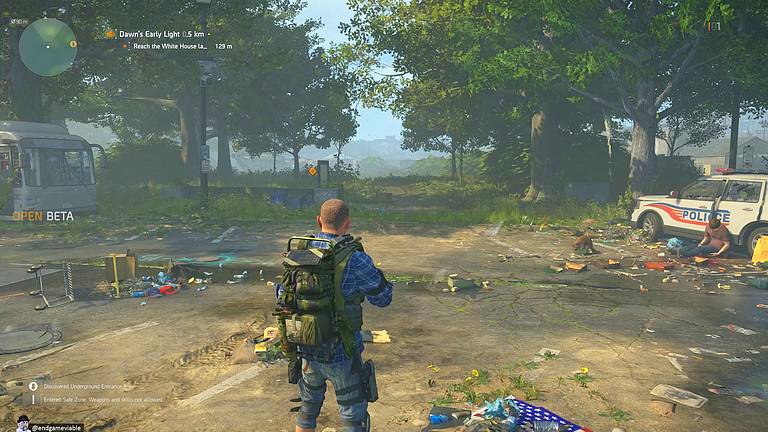Open the circular minimap
This screenshot has width=768, height=432.
[47, 47]
